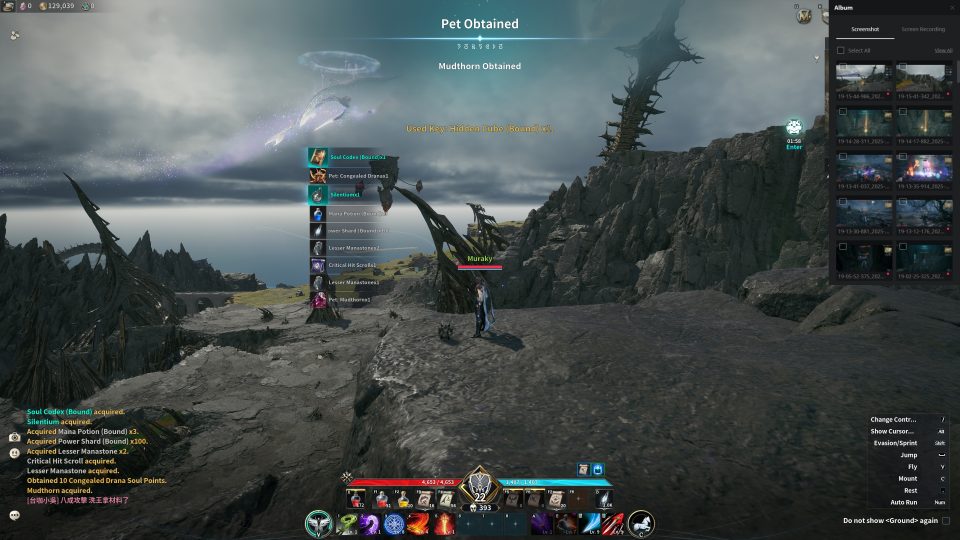Open the chat speech bubble icon
960x540 pixels.
tap(14, 515)
